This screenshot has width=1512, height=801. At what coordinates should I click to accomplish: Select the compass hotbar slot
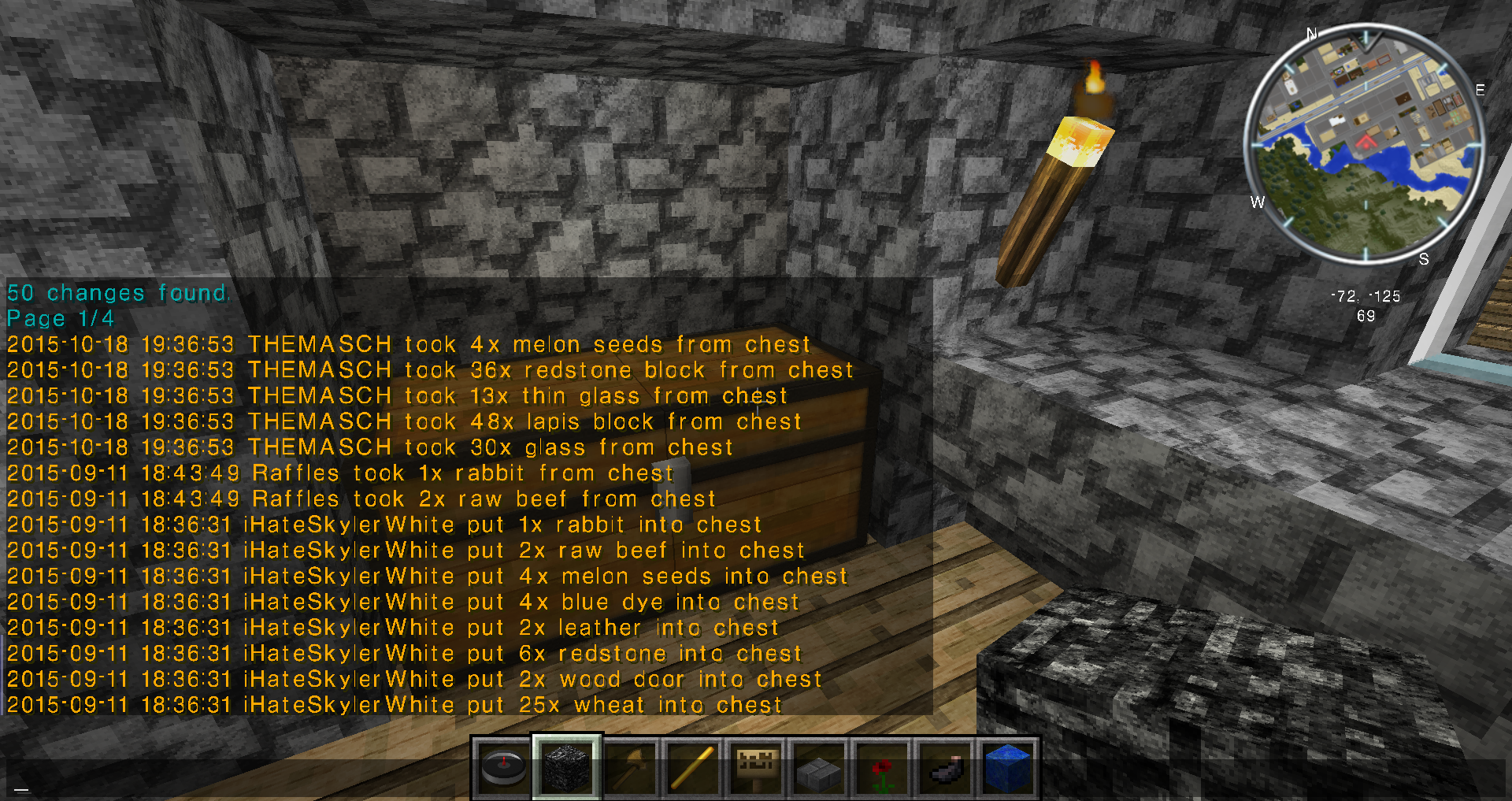click(x=504, y=768)
